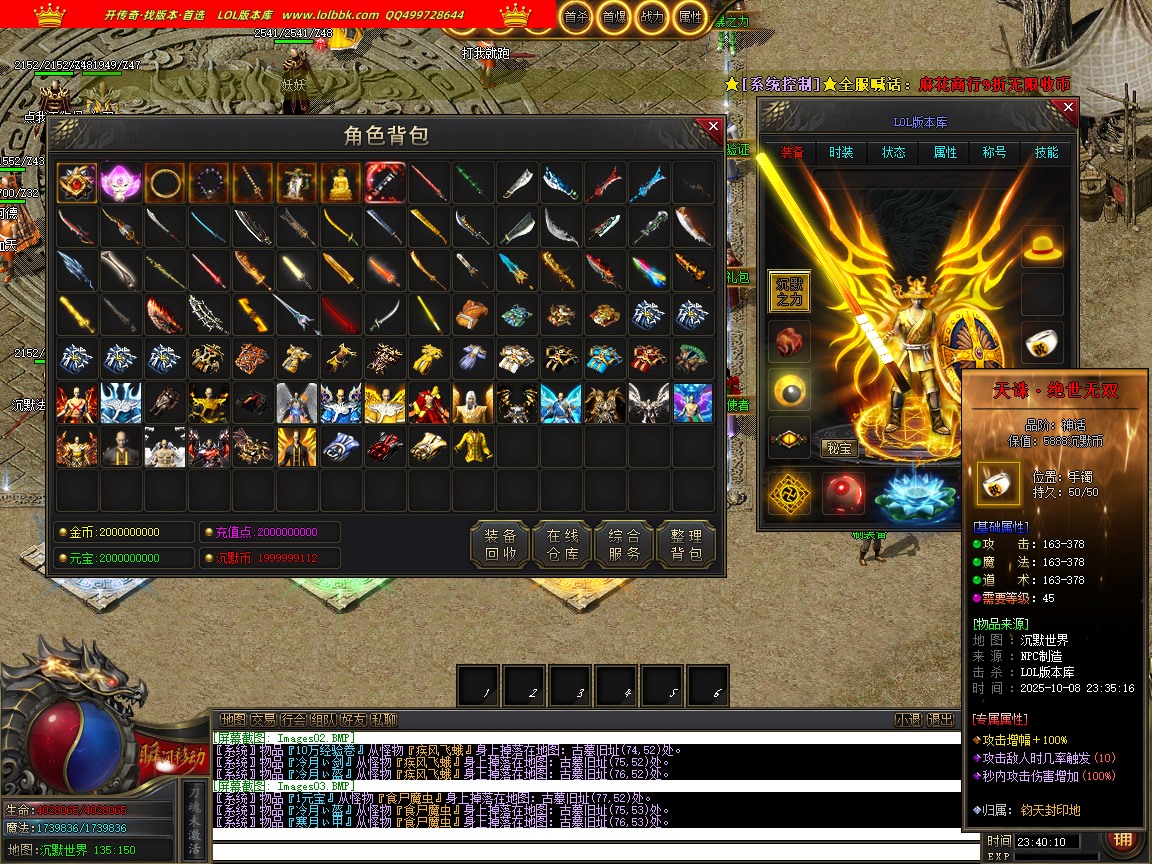Close the 角色背包 inventory window
The height and width of the screenshot is (864, 1152).
[713, 127]
